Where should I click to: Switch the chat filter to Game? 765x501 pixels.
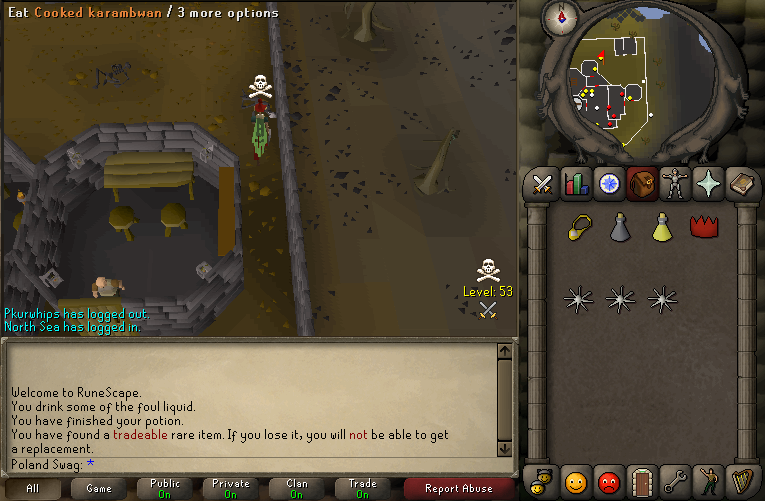point(98,489)
